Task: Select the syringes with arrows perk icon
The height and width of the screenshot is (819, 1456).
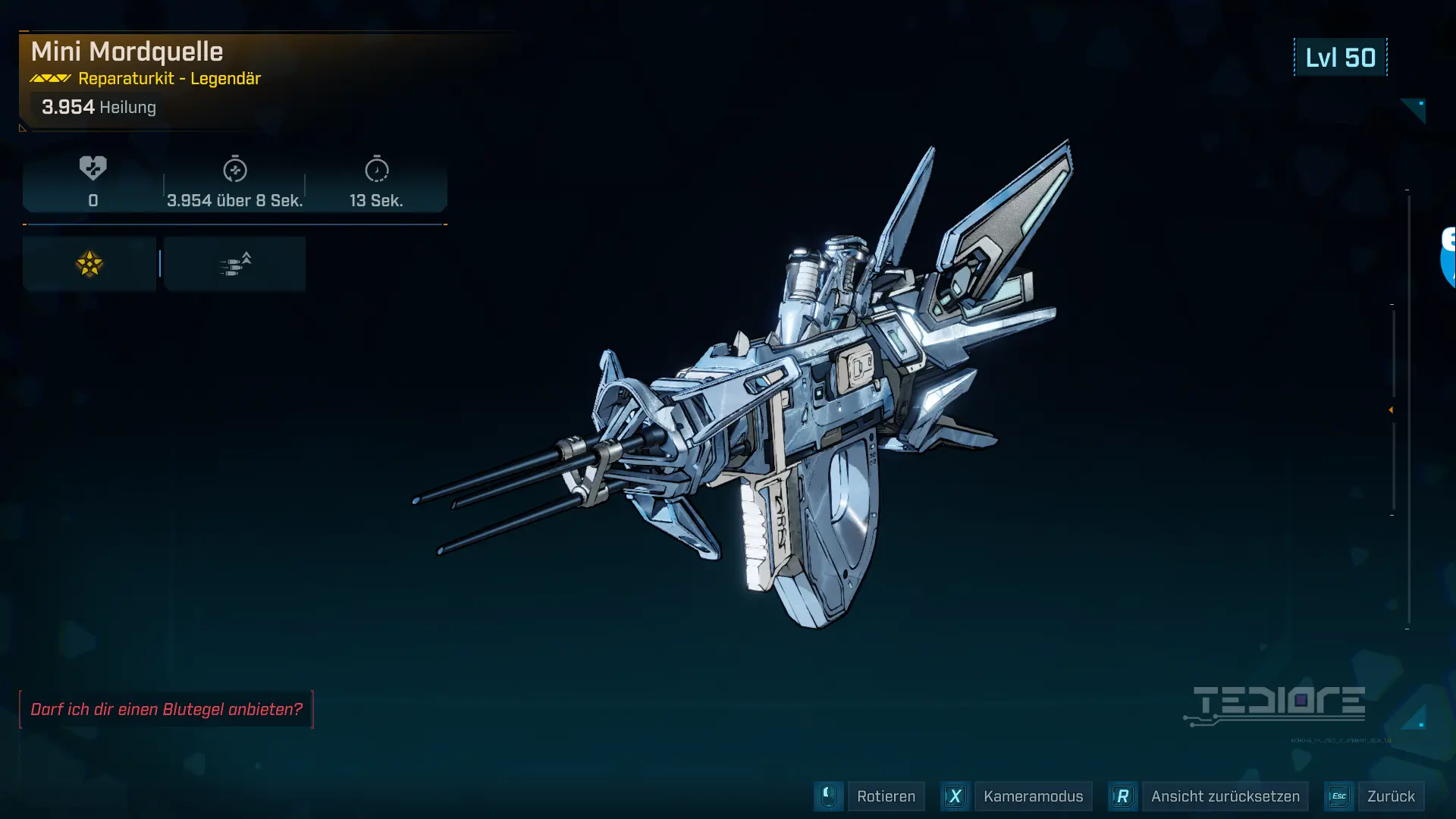Action: [x=235, y=264]
